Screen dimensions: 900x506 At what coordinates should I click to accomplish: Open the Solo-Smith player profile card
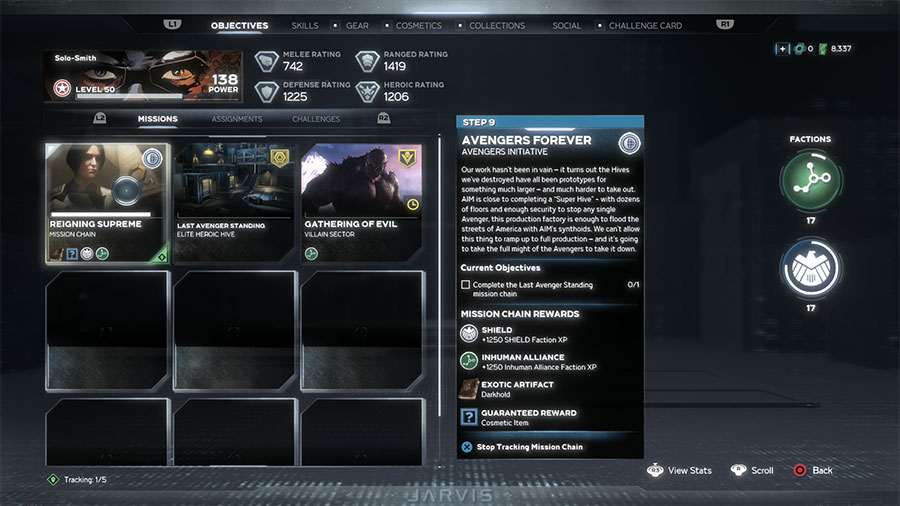point(142,77)
